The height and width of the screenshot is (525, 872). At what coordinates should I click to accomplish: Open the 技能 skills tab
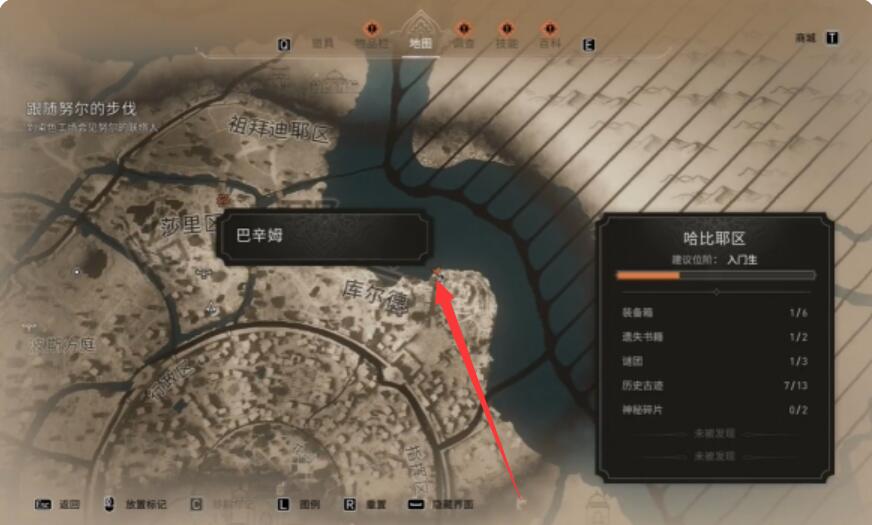click(x=506, y=44)
